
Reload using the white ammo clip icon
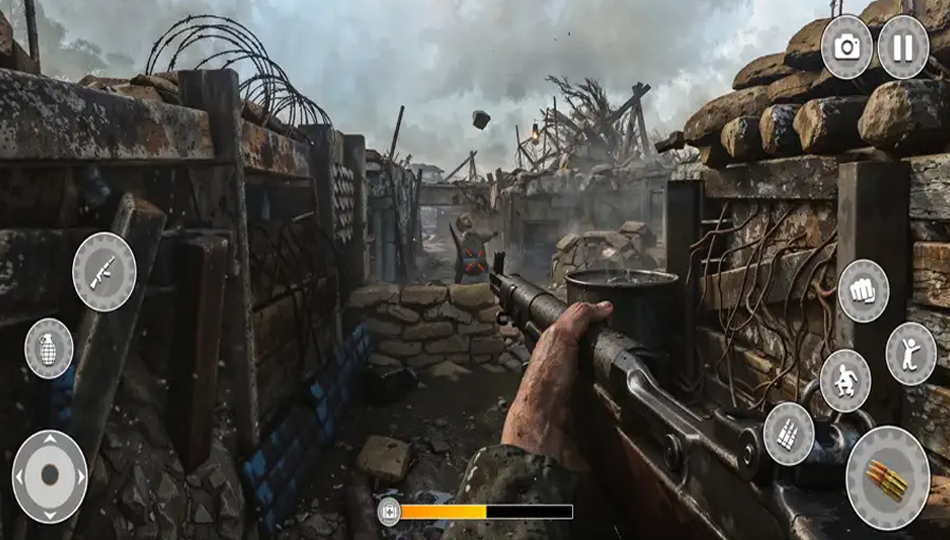(788, 433)
